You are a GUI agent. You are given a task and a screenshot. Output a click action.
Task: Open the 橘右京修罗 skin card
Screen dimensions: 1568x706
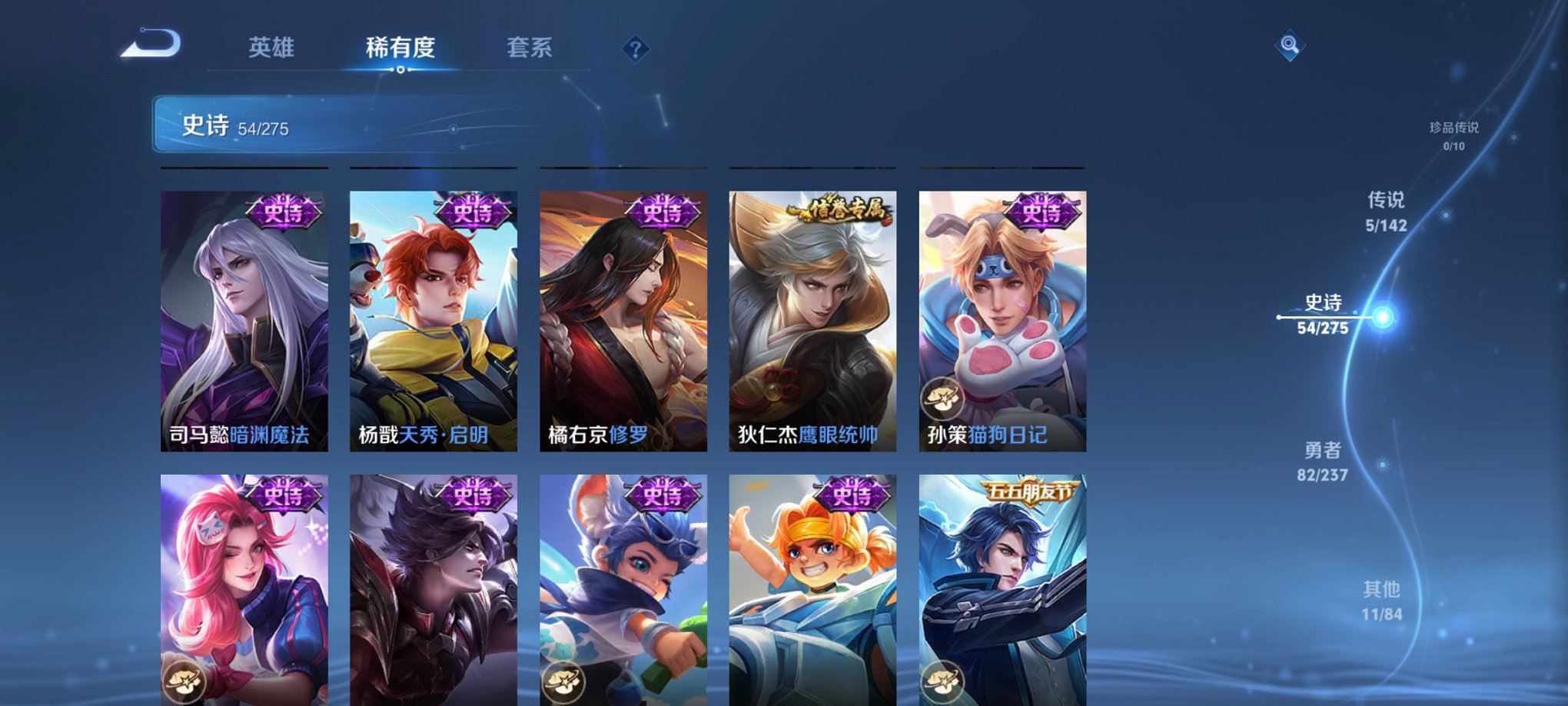click(623, 323)
